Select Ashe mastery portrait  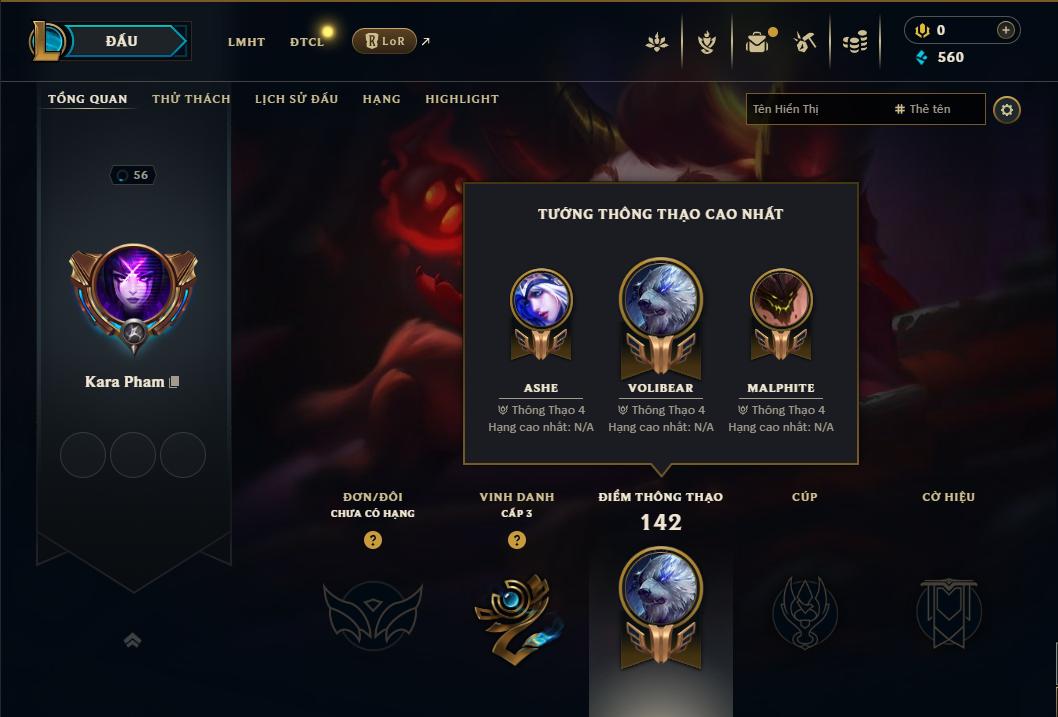541,300
